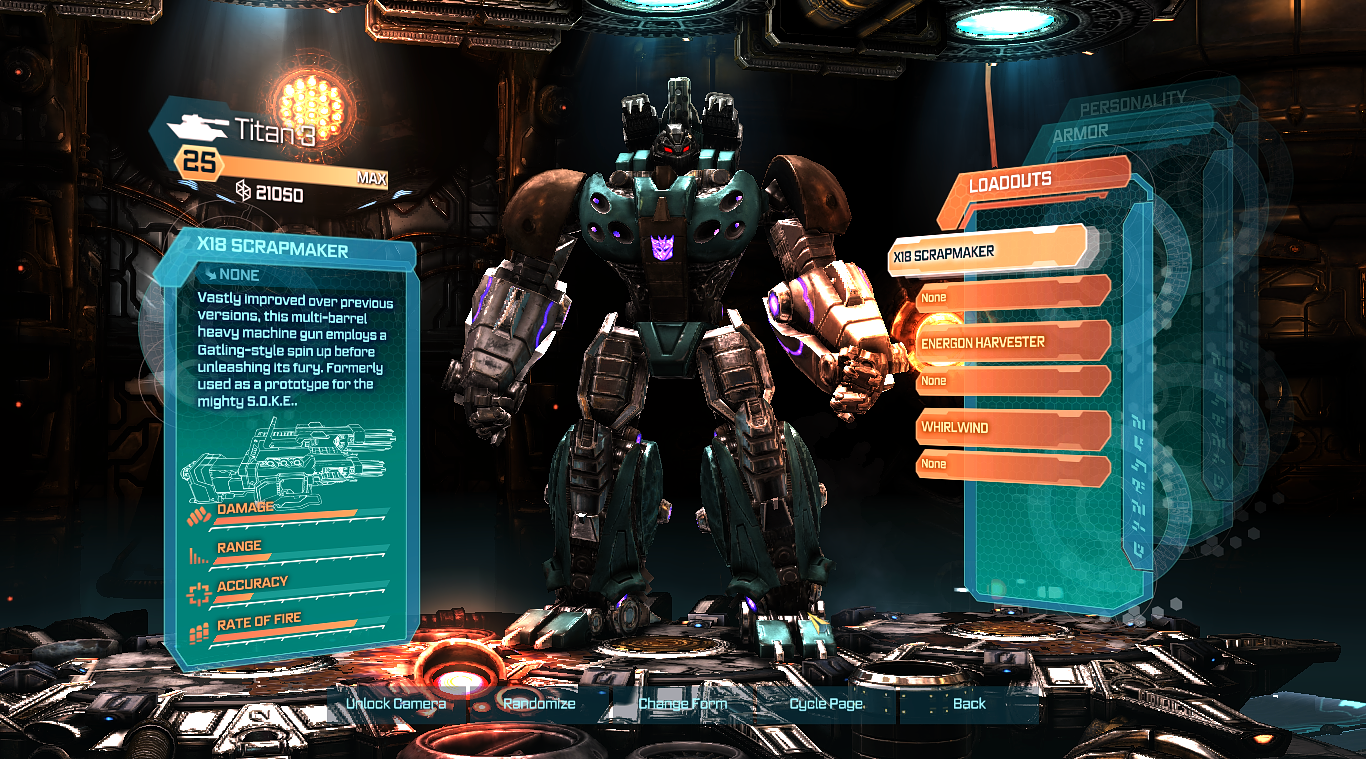The image size is (1366, 759).
Task: Click Randomize to shuffle appearance
Action: [x=540, y=704]
